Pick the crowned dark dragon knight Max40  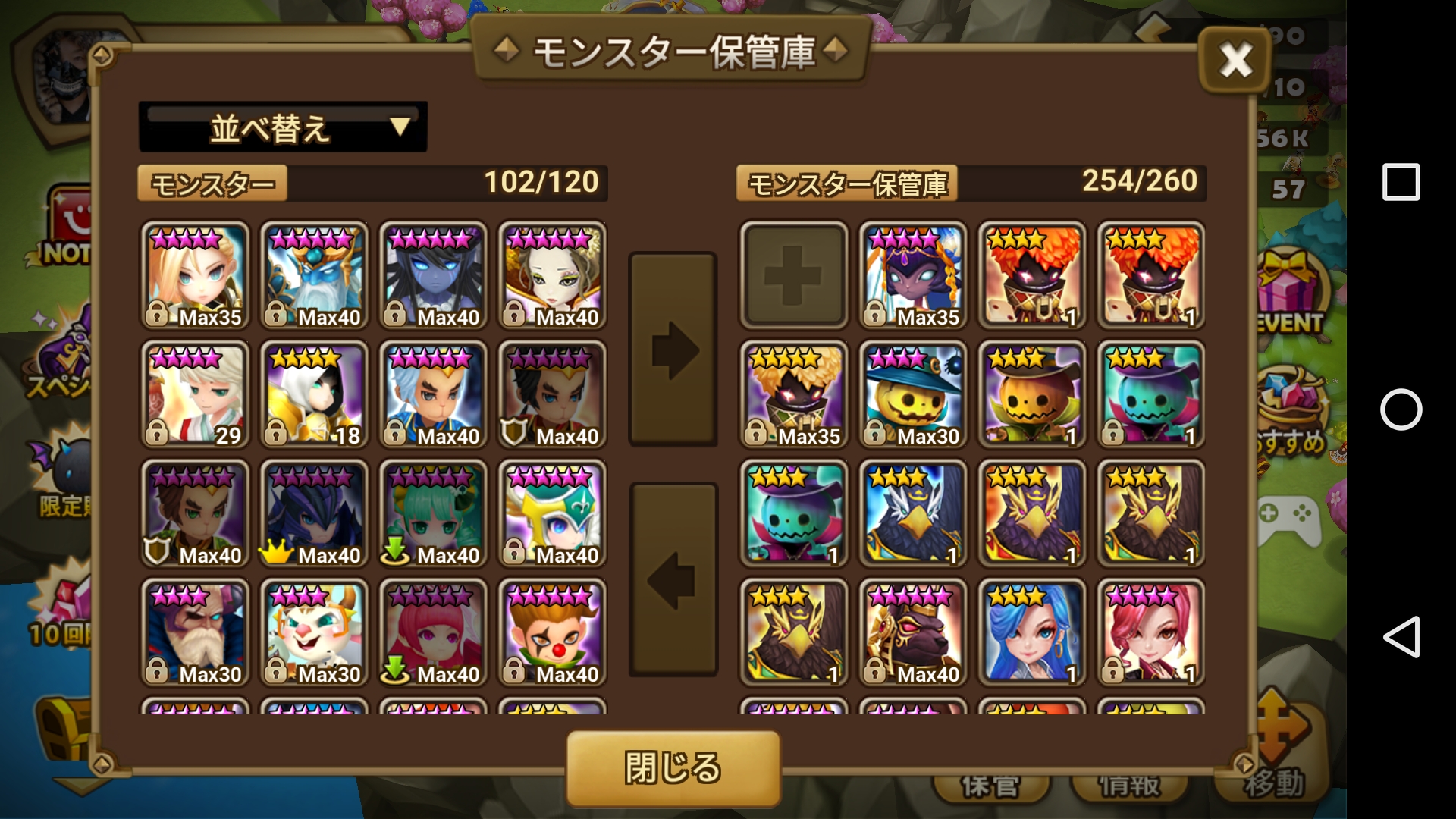[x=314, y=513]
